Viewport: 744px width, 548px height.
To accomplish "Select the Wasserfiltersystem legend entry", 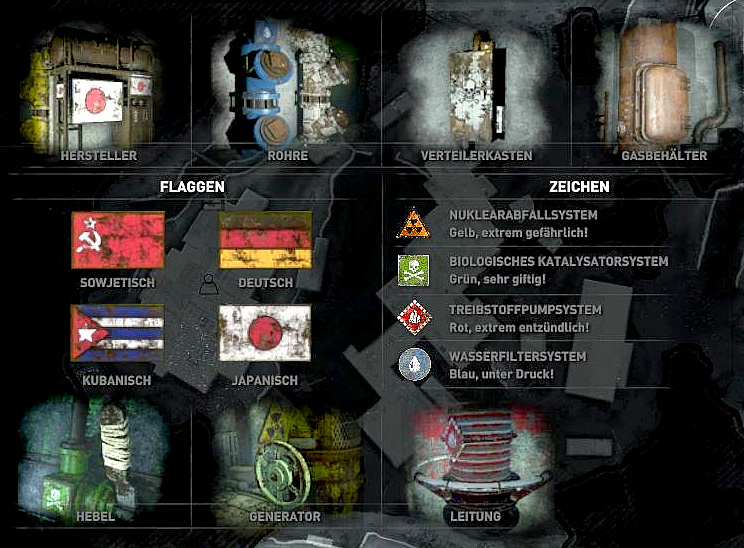I will coord(510,364).
